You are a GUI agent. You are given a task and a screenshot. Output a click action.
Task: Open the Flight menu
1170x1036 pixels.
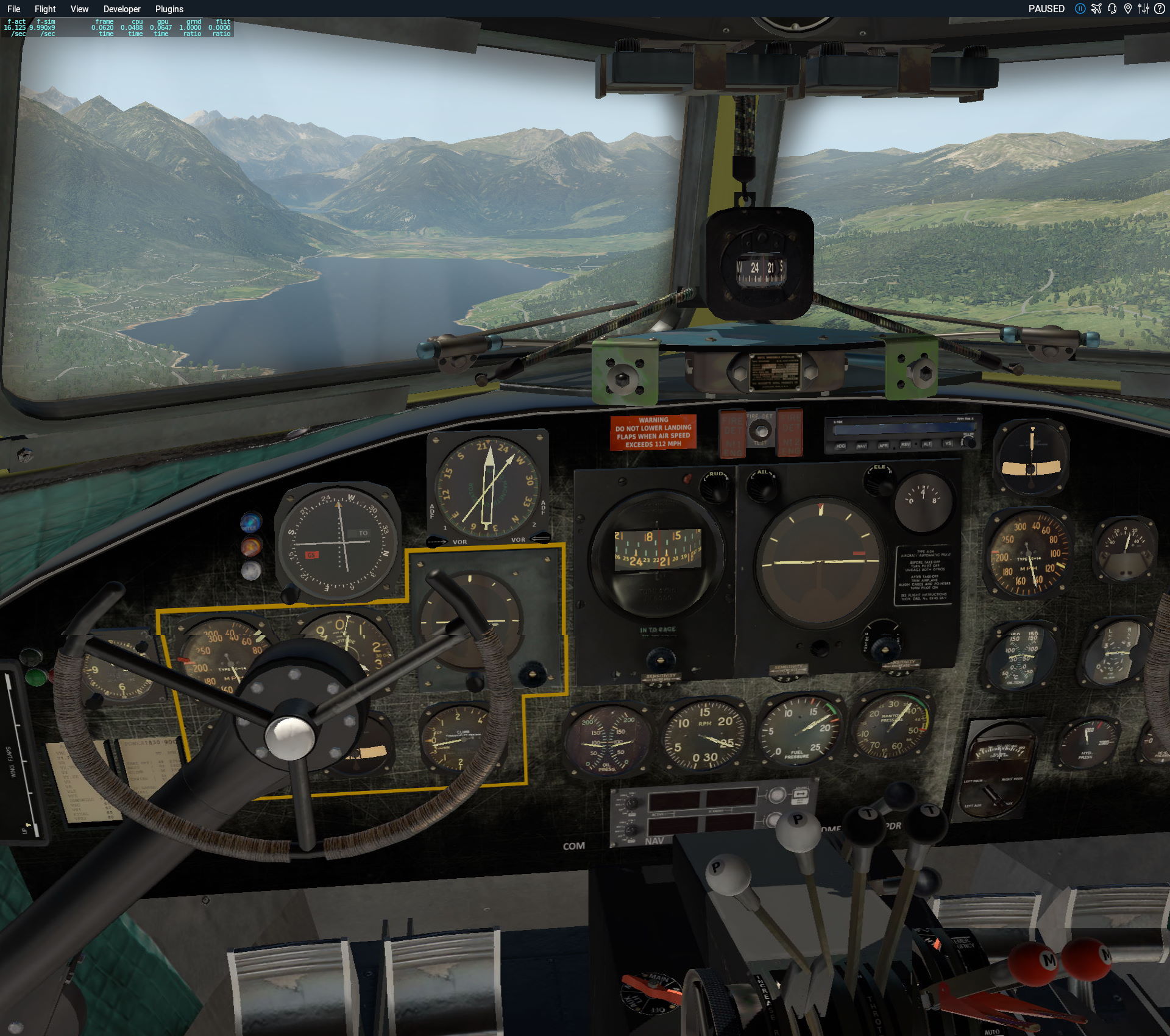click(x=45, y=9)
